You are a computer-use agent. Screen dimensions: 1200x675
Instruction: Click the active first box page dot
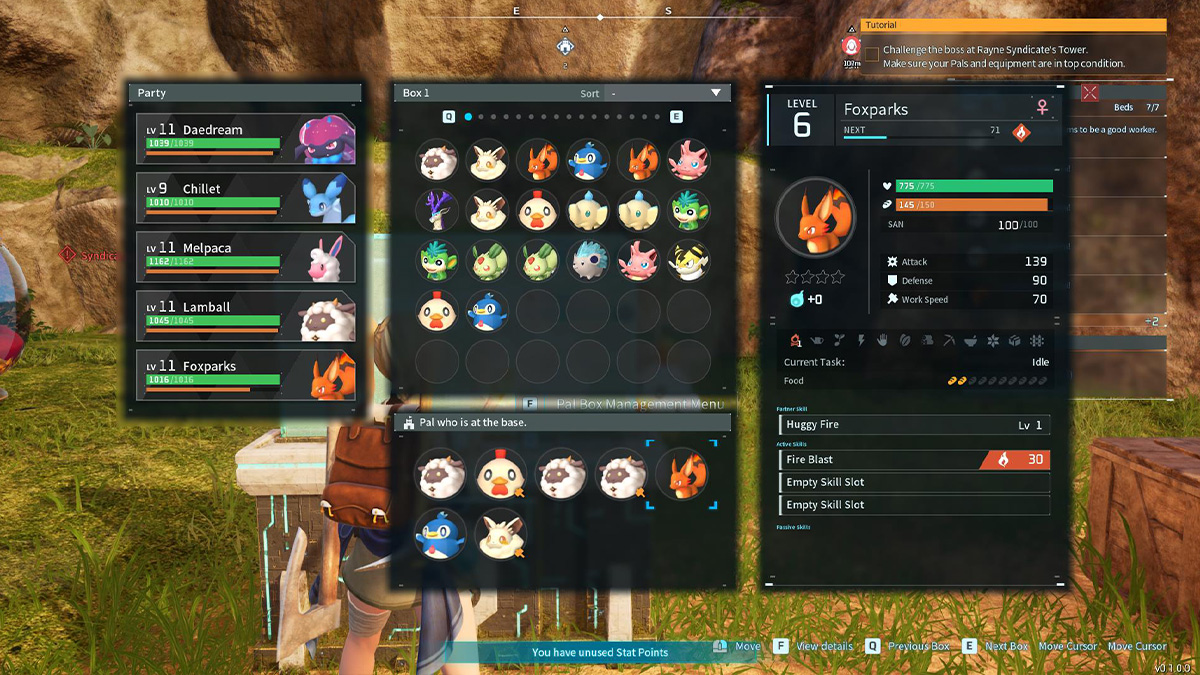tap(468, 117)
